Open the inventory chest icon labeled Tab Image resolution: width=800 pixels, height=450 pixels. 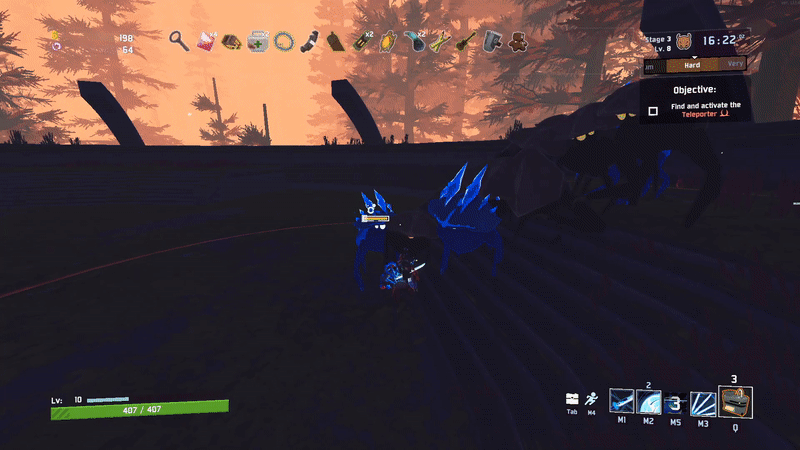(x=572, y=398)
